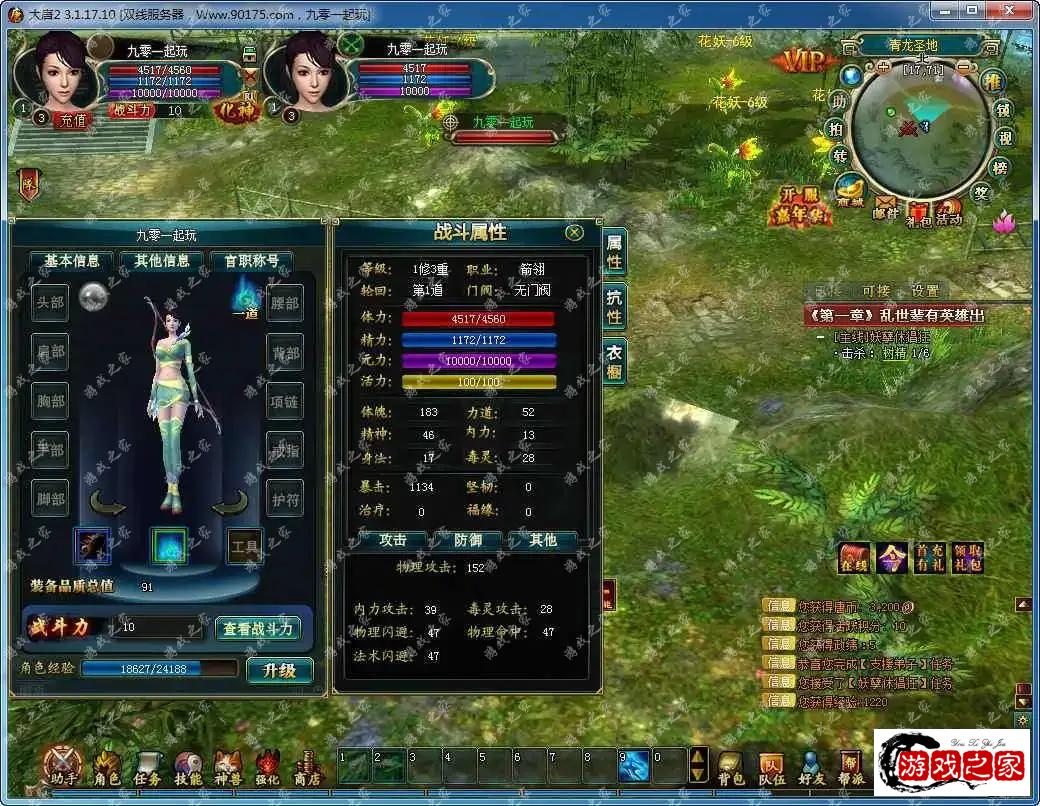Switch to the 衣橱 wardrobe side tab
The image size is (1040, 806).
(x=614, y=360)
